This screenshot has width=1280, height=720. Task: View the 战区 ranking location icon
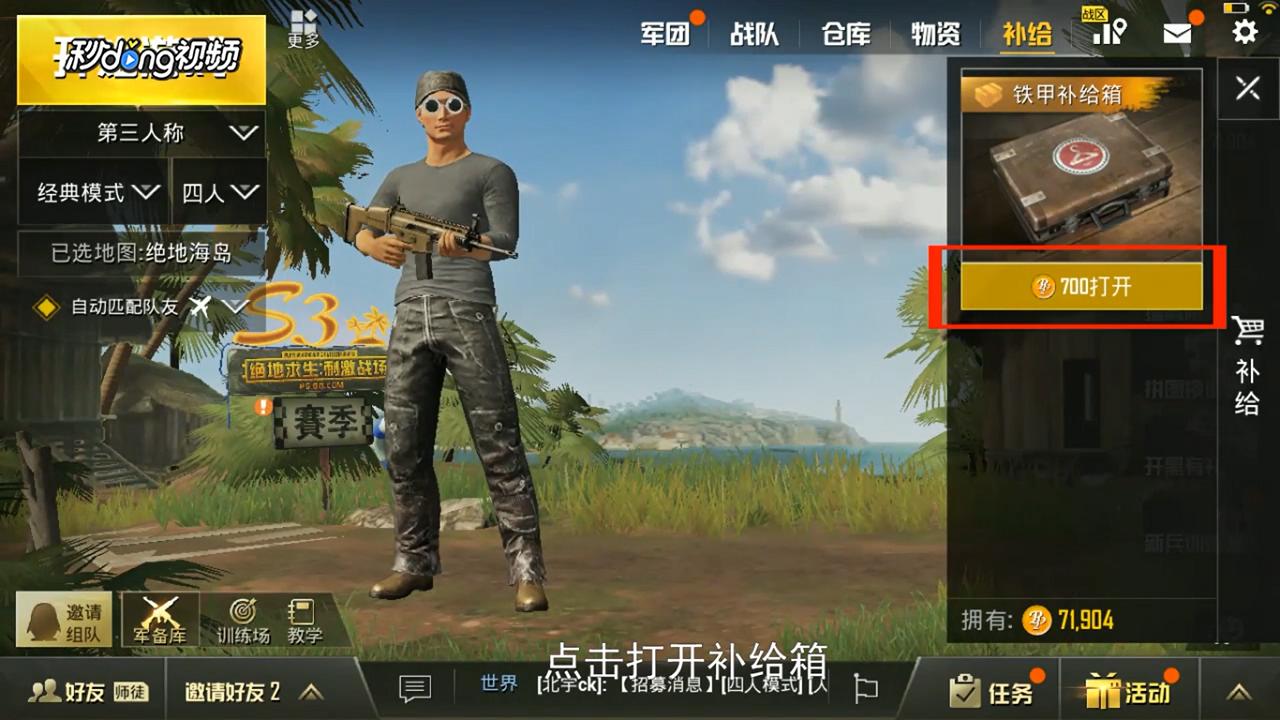pos(1110,32)
